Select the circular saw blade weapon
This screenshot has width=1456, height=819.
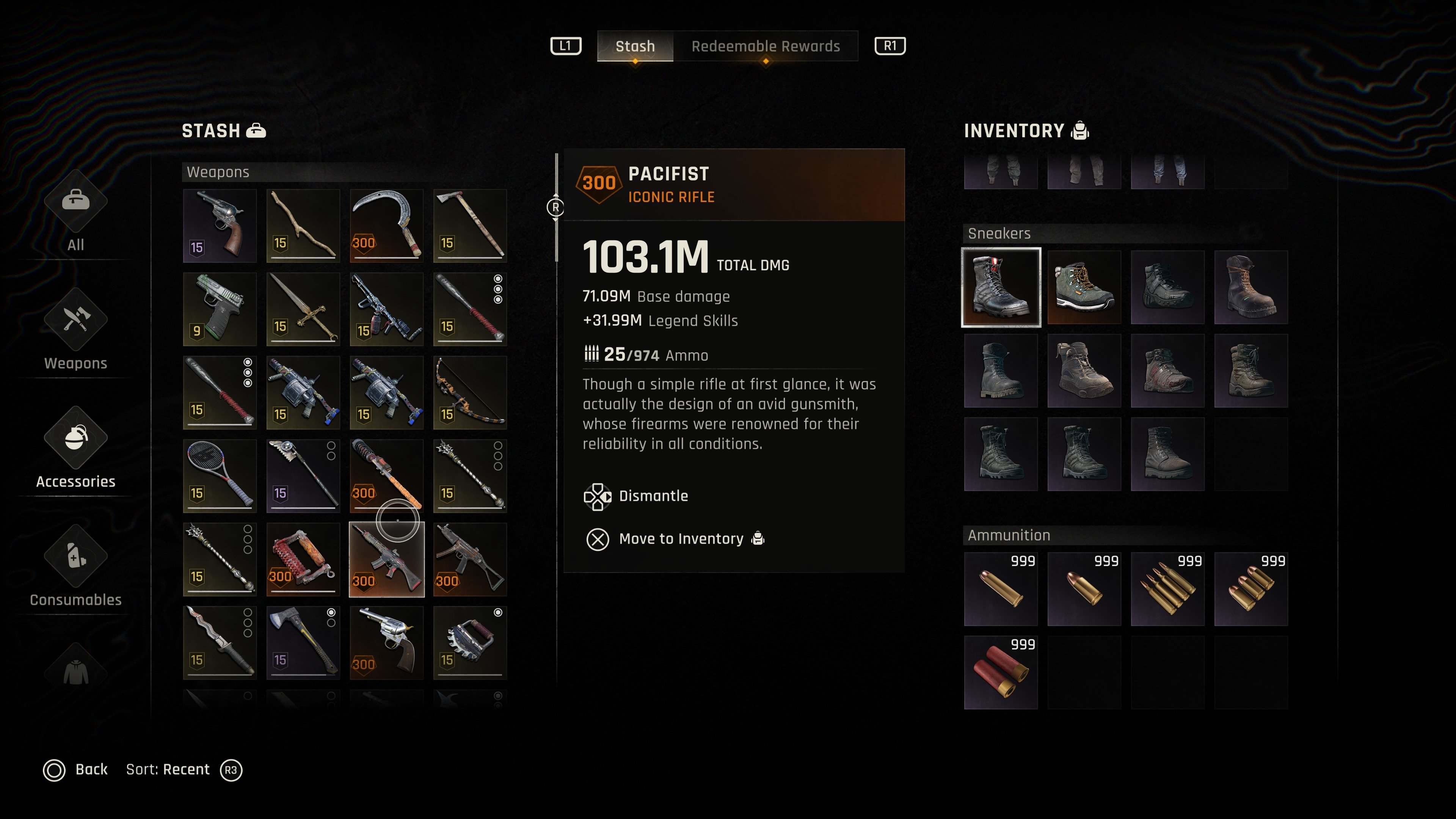point(470,643)
